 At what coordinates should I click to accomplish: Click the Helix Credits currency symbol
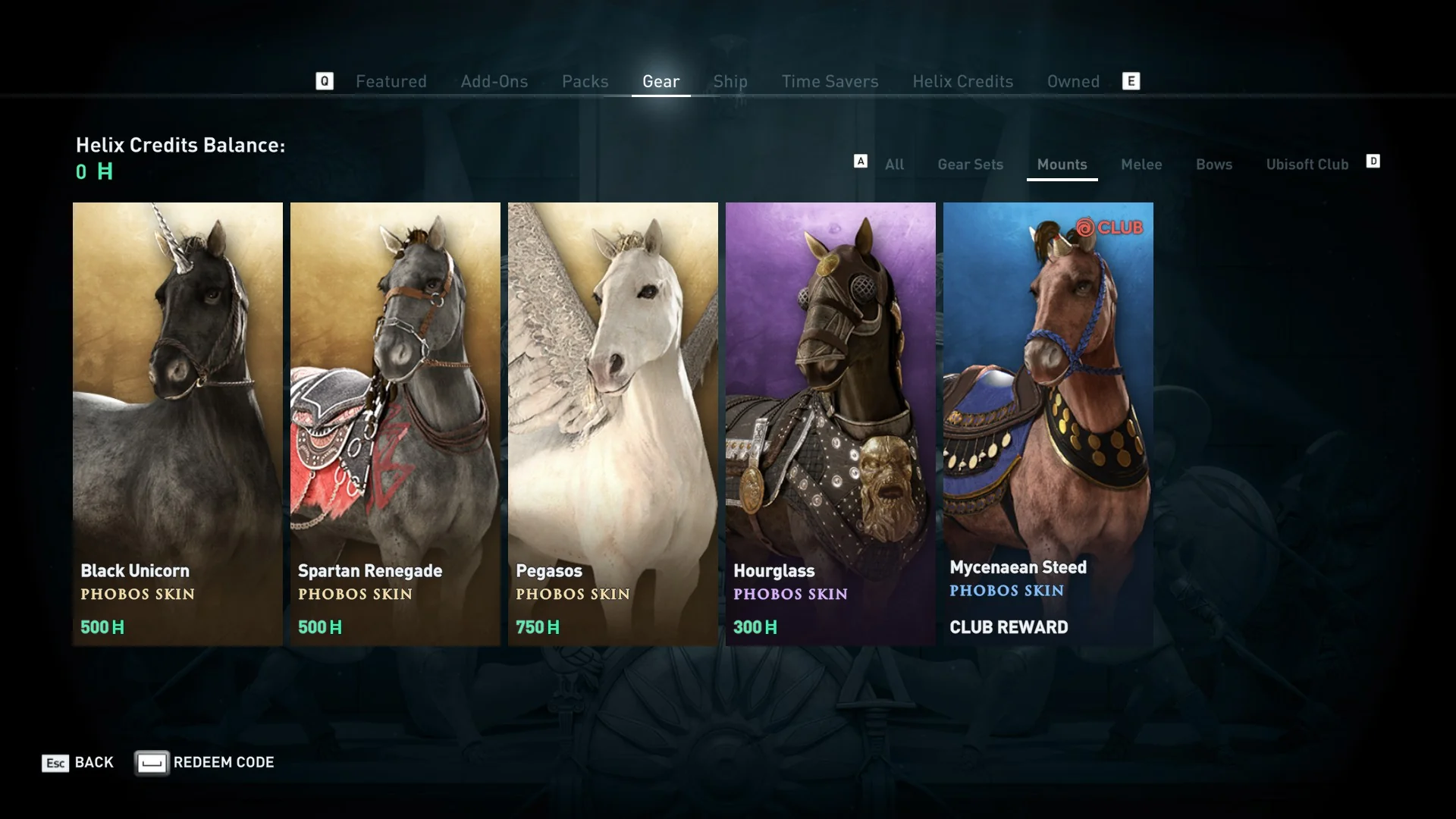click(x=106, y=173)
